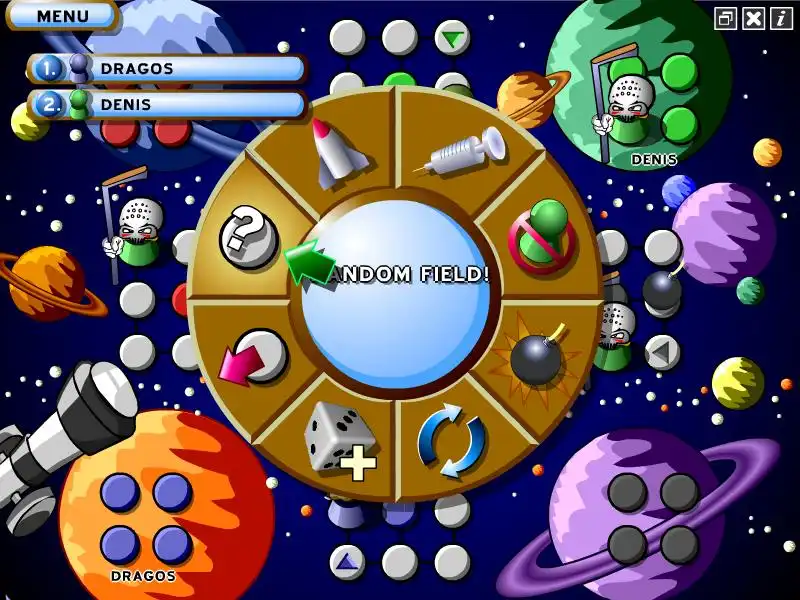Select player row DRAGOS

pos(168,69)
